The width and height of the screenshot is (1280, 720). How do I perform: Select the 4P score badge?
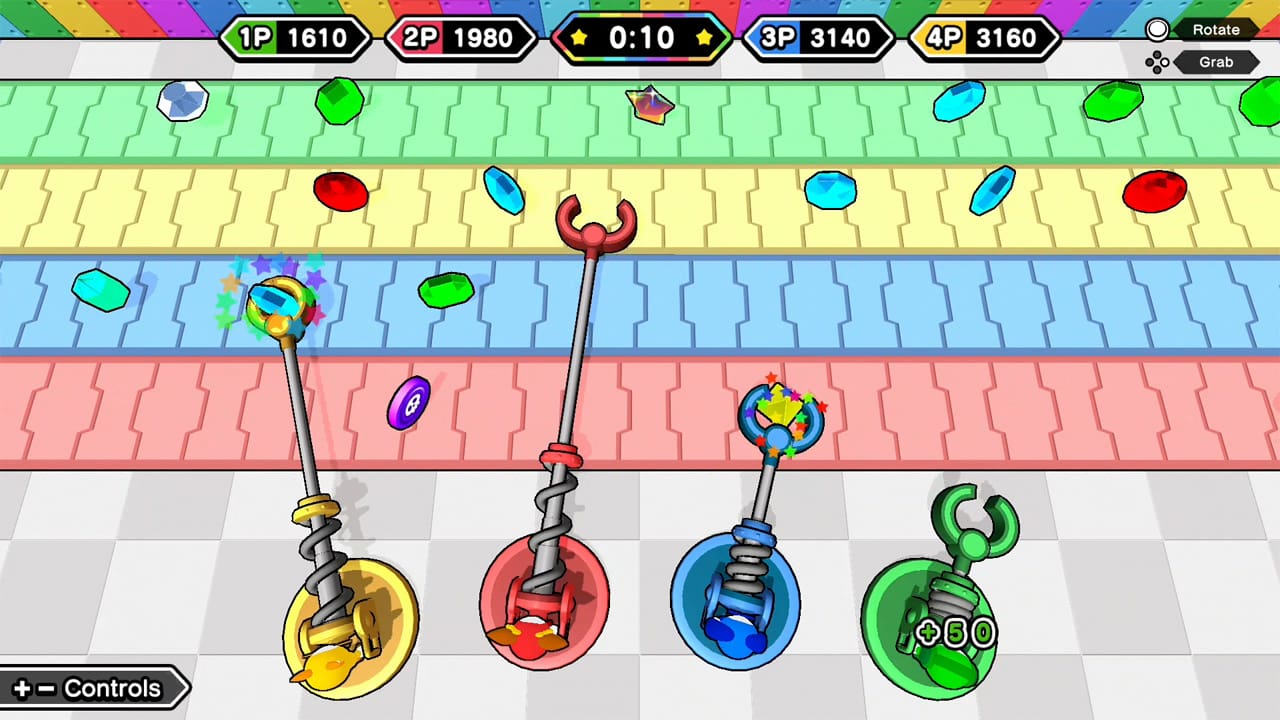985,38
